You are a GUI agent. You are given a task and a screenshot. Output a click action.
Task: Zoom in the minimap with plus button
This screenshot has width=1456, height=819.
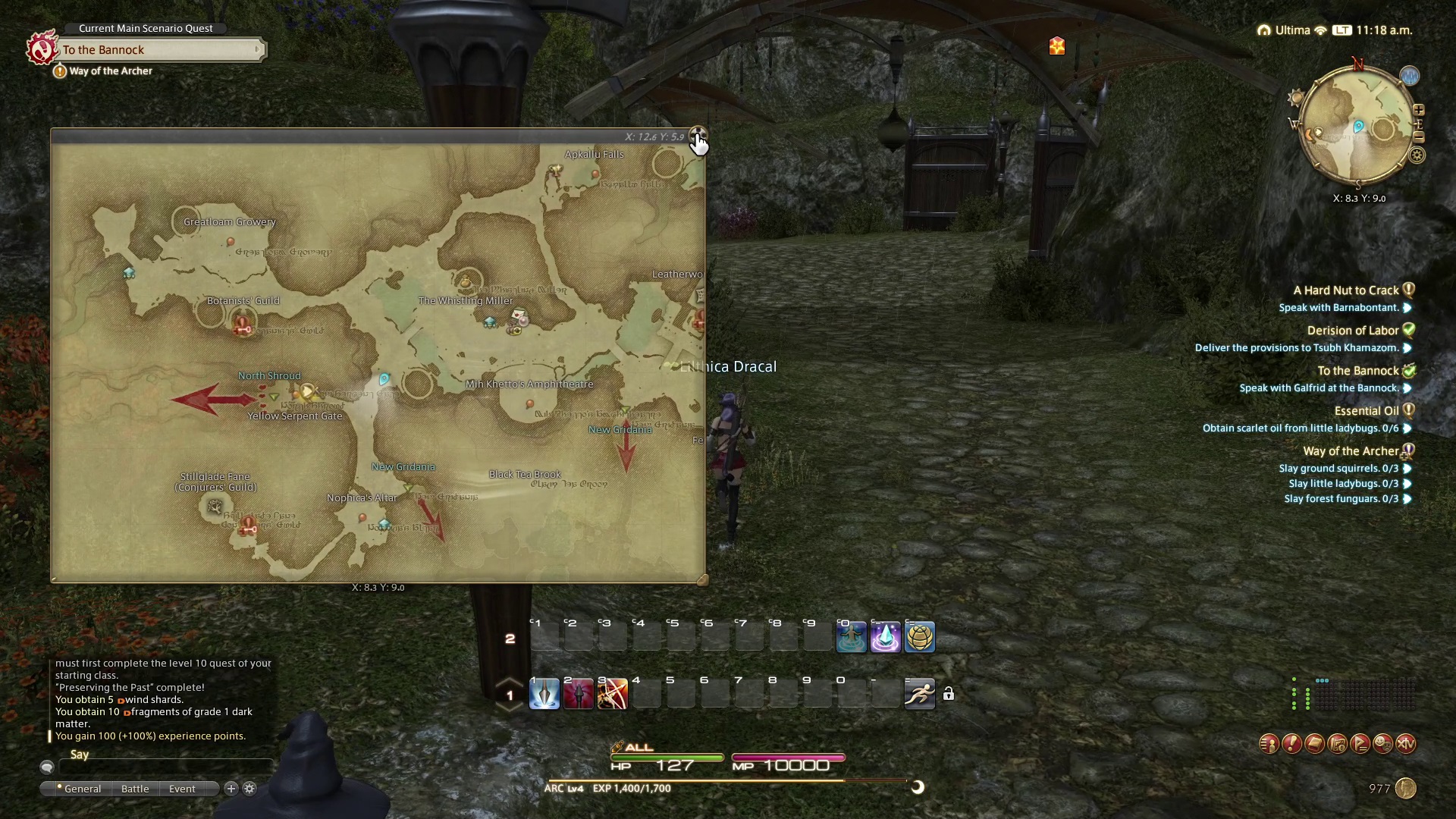(1418, 111)
